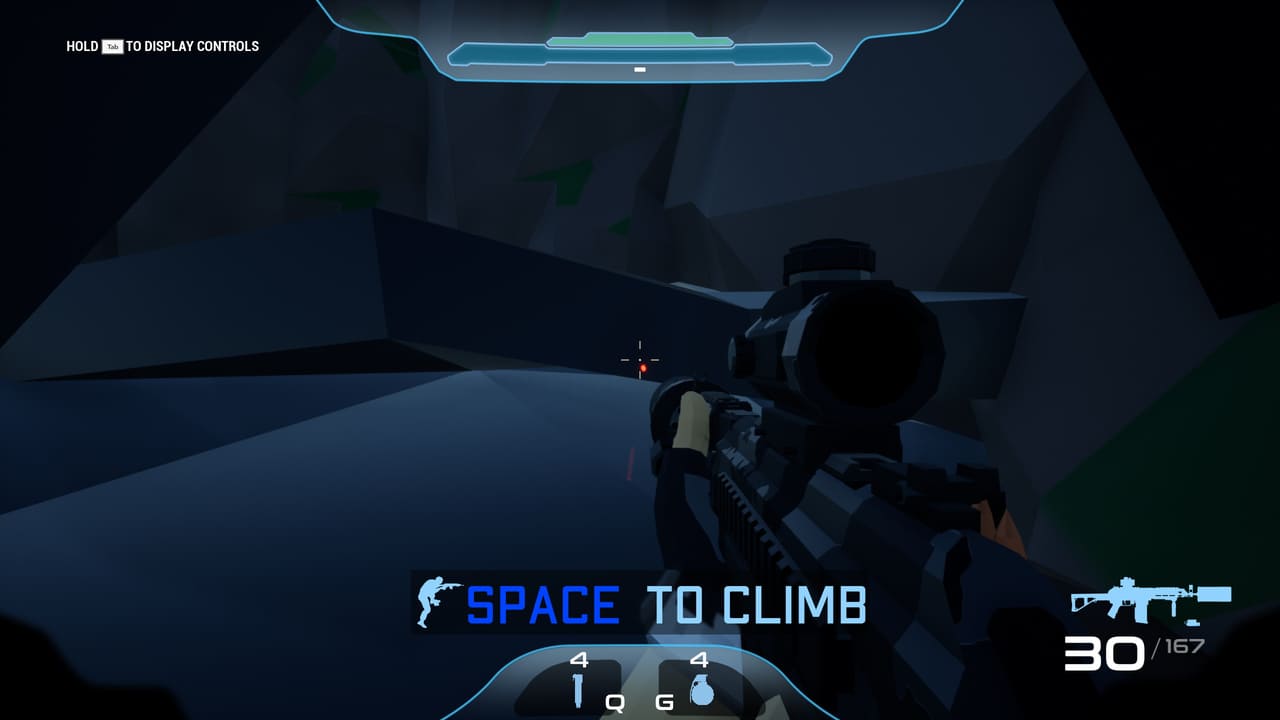The image size is (1280, 720).
Task: Click the HOLD TO DISPLAY CONTROLS text
Action: (160, 46)
